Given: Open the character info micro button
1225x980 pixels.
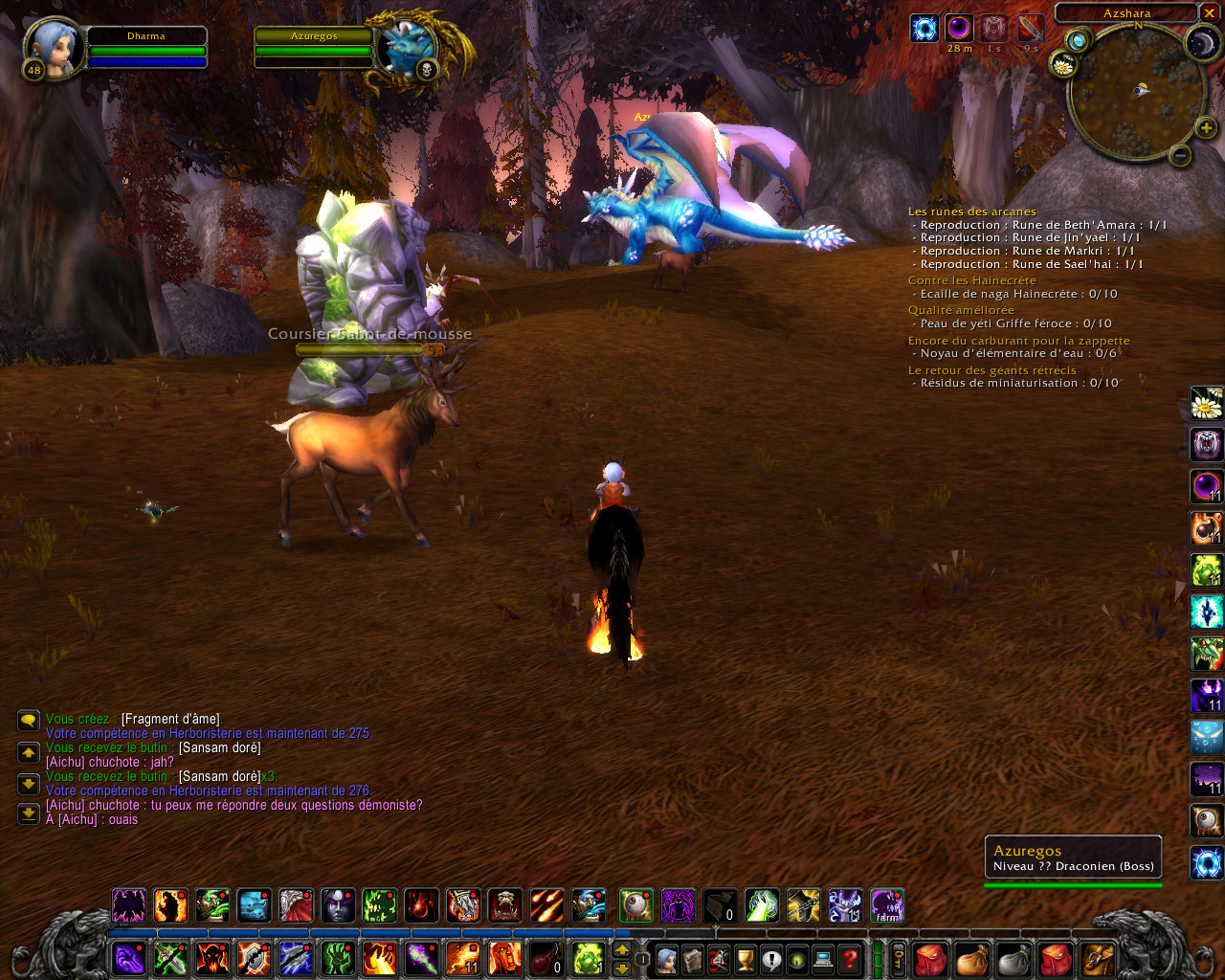Looking at the screenshot, I should [x=666, y=958].
